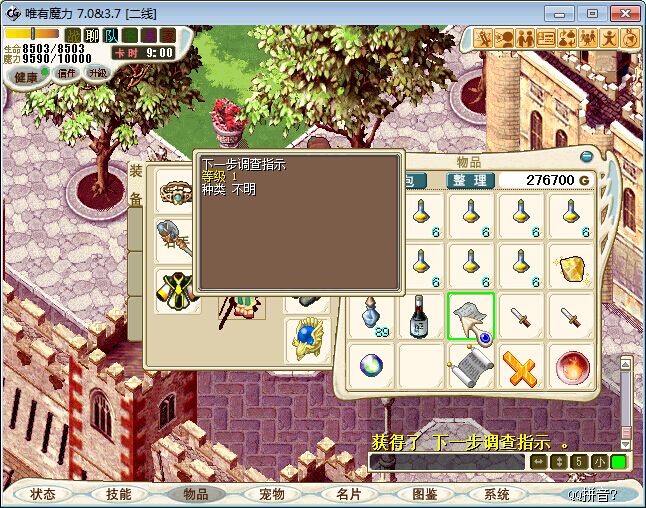This screenshot has width=646, height=508.
Task: Open the 宠物 pets menu
Action: [271, 494]
